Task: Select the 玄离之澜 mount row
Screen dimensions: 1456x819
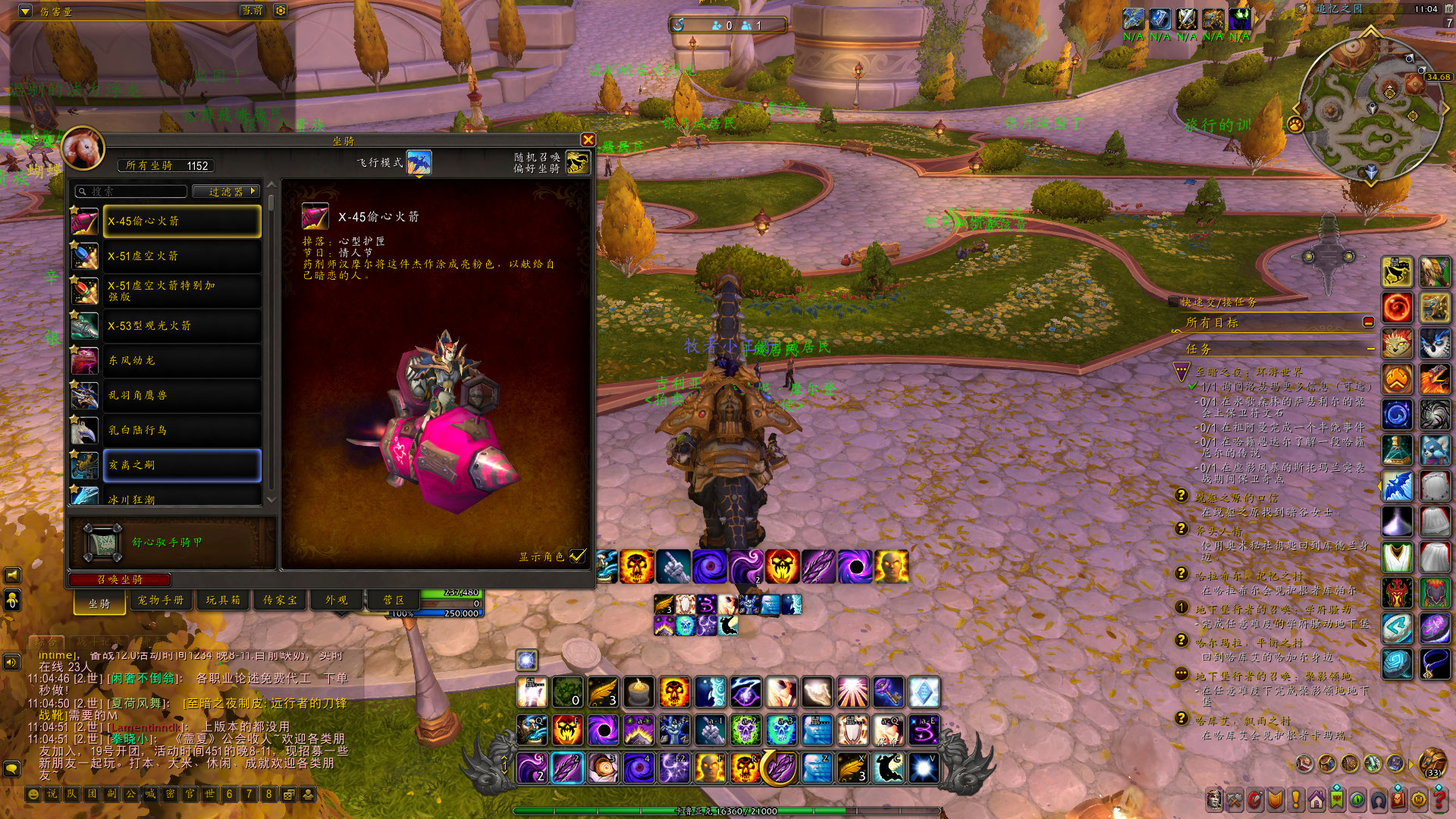Action: [x=182, y=465]
